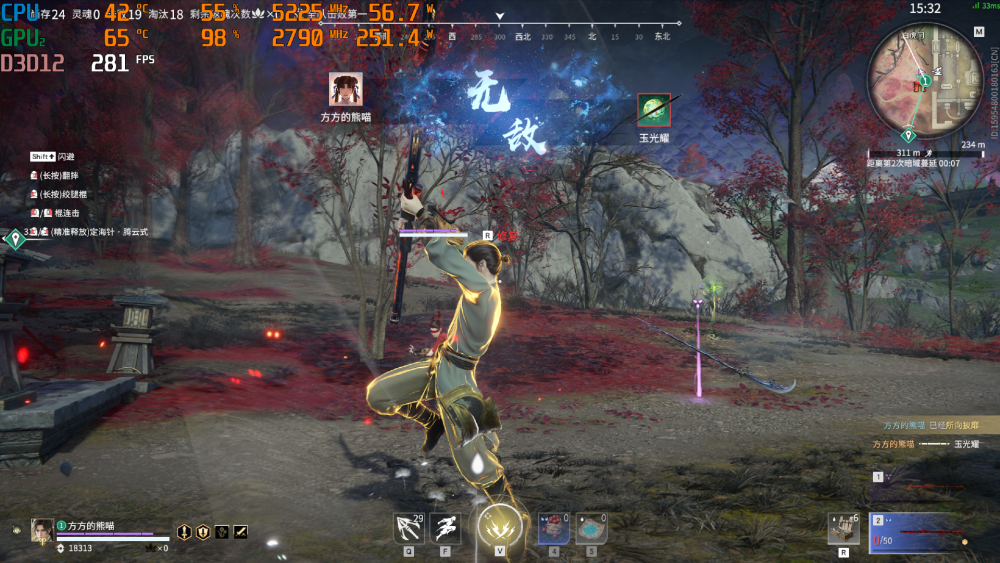Click the green waypoint marker below minimap
1000x563 pixels.
pos(909,135)
